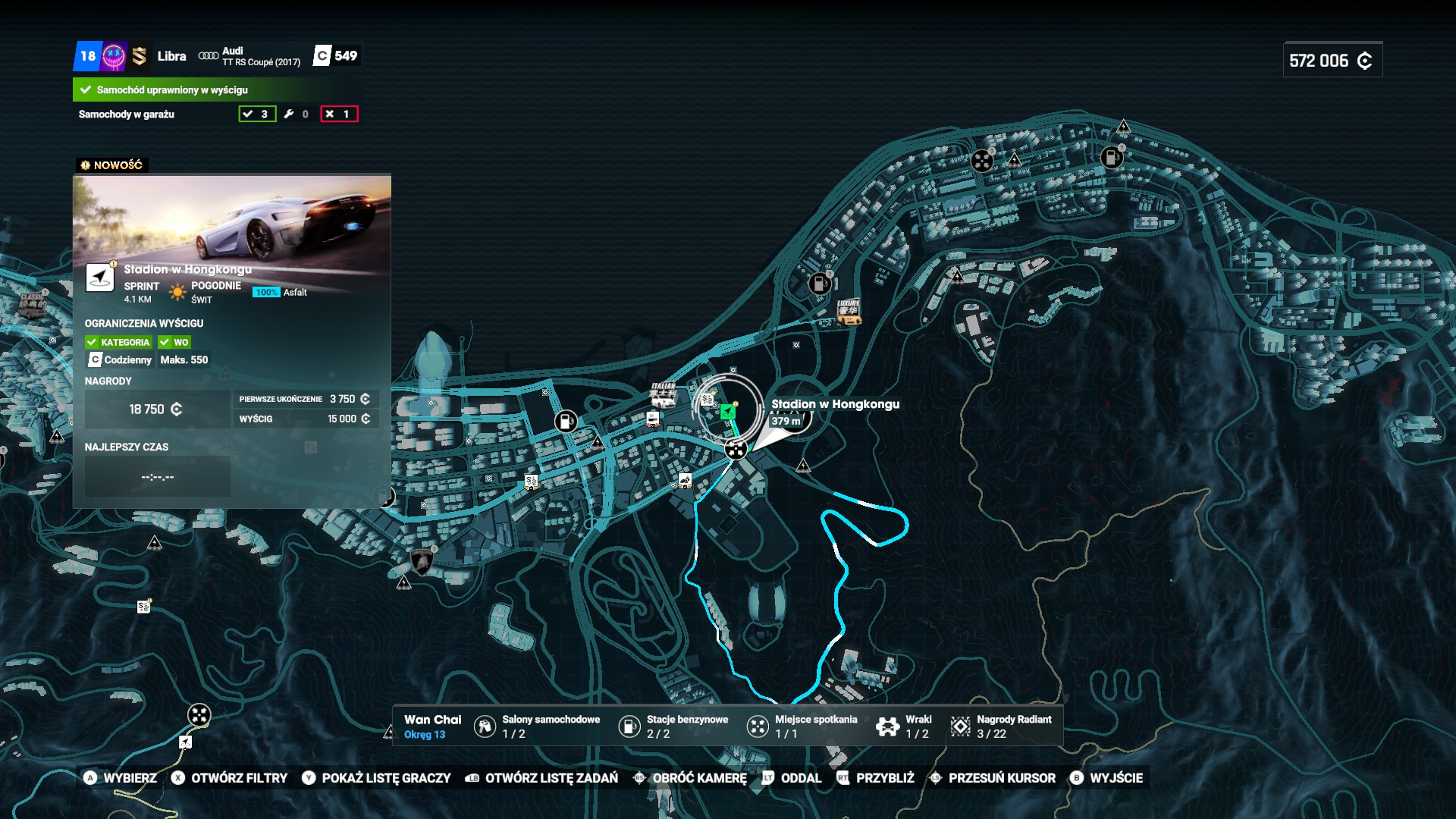Click the Stadion w Hongkongu map callout label
The height and width of the screenshot is (819, 1456).
click(x=835, y=404)
